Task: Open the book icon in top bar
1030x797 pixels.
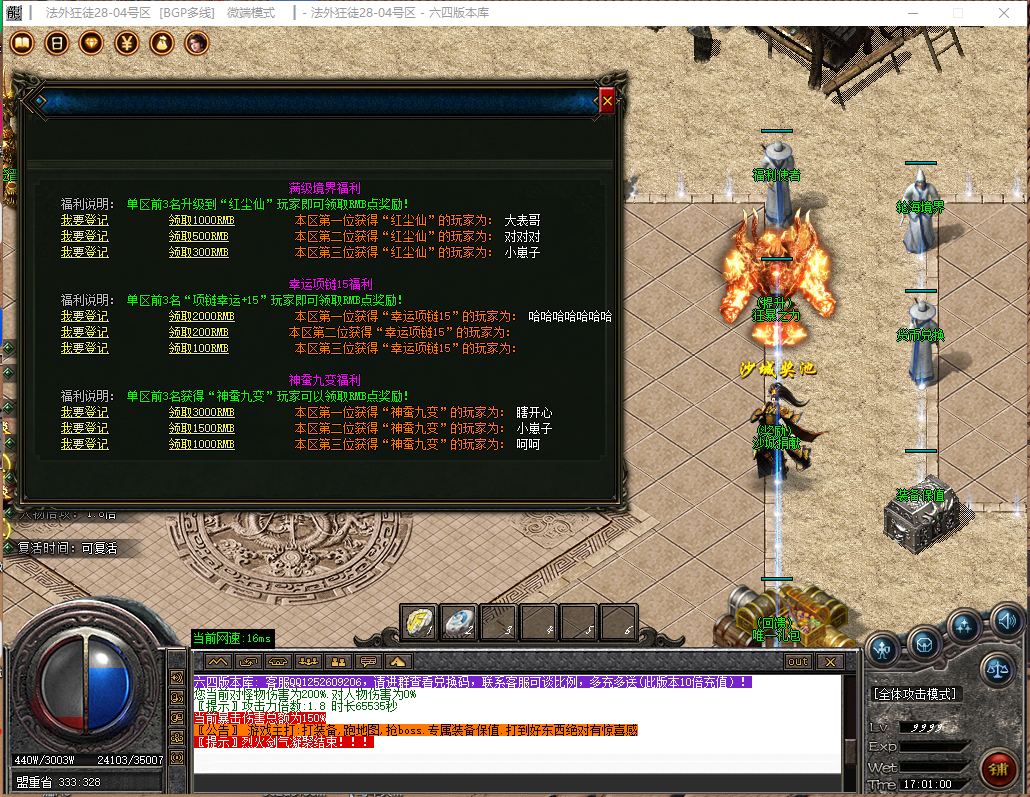Action: (57, 43)
